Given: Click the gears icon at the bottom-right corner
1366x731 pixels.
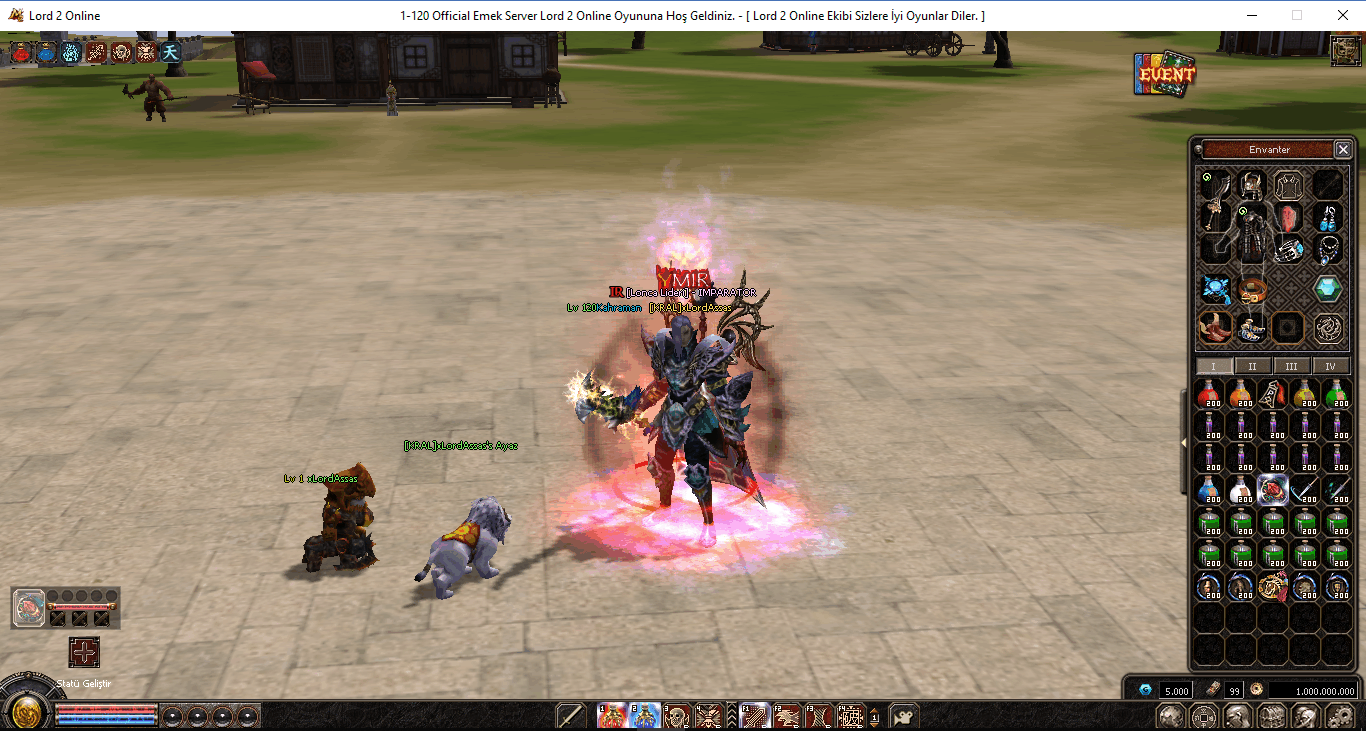Looking at the screenshot, I should click(1339, 716).
